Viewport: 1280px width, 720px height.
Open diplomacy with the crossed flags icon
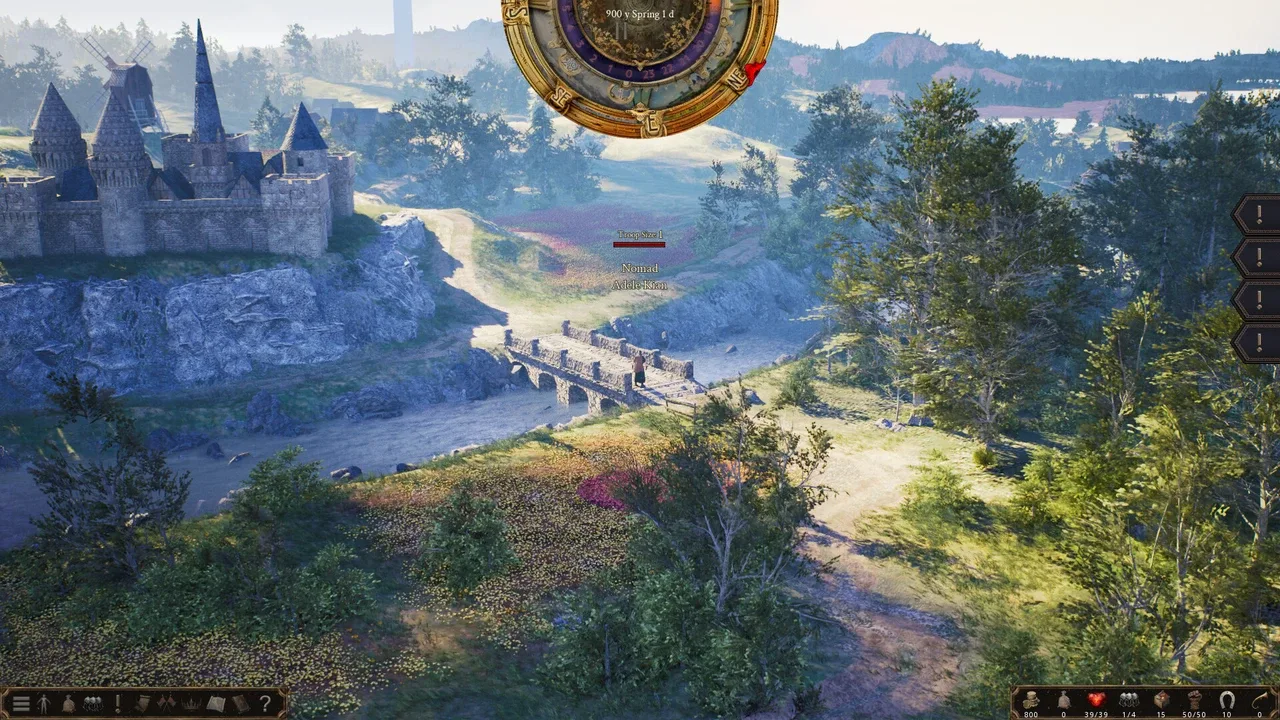(x=166, y=702)
